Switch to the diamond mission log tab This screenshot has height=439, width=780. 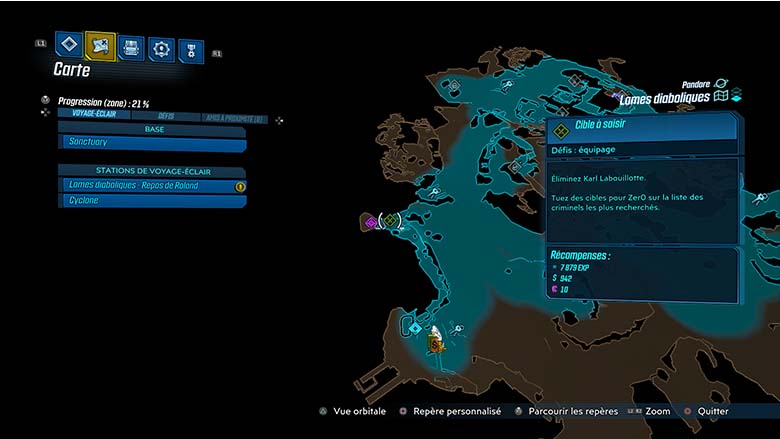pyautogui.click(x=68, y=44)
